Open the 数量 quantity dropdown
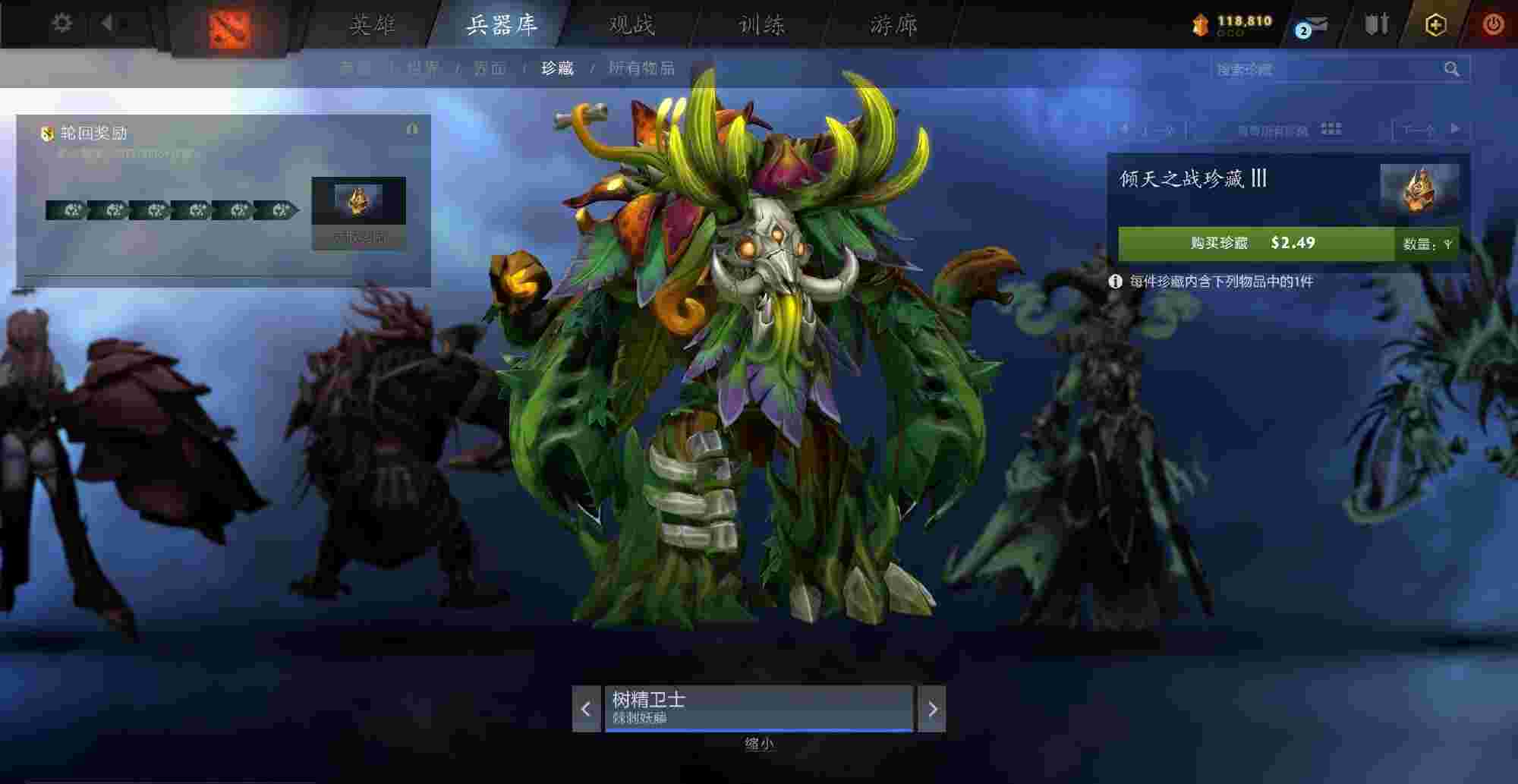This screenshot has height=784, width=1518. 1428,244
